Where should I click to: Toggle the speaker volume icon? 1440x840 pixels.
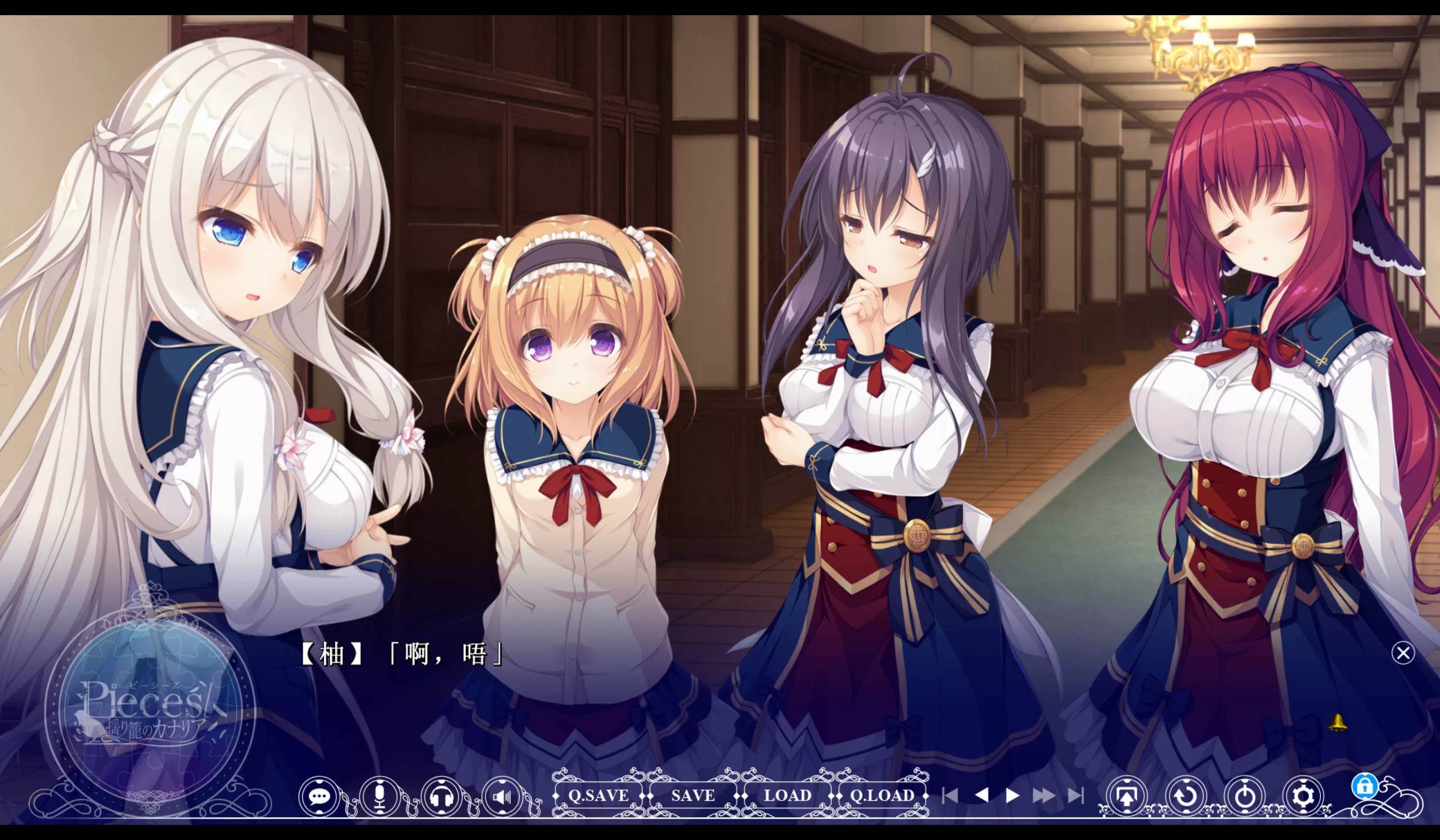pyautogui.click(x=502, y=796)
